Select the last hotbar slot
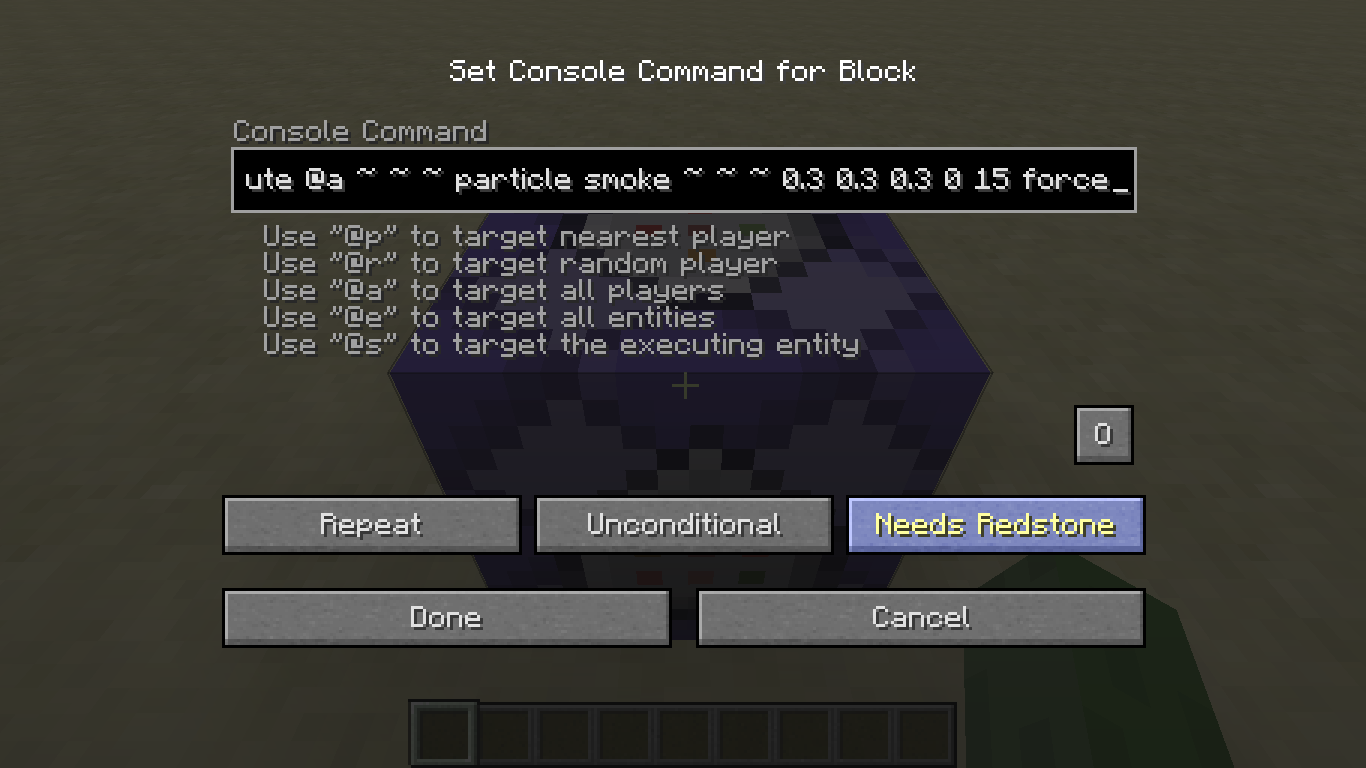Viewport: 1366px width, 768px height. tap(925, 733)
